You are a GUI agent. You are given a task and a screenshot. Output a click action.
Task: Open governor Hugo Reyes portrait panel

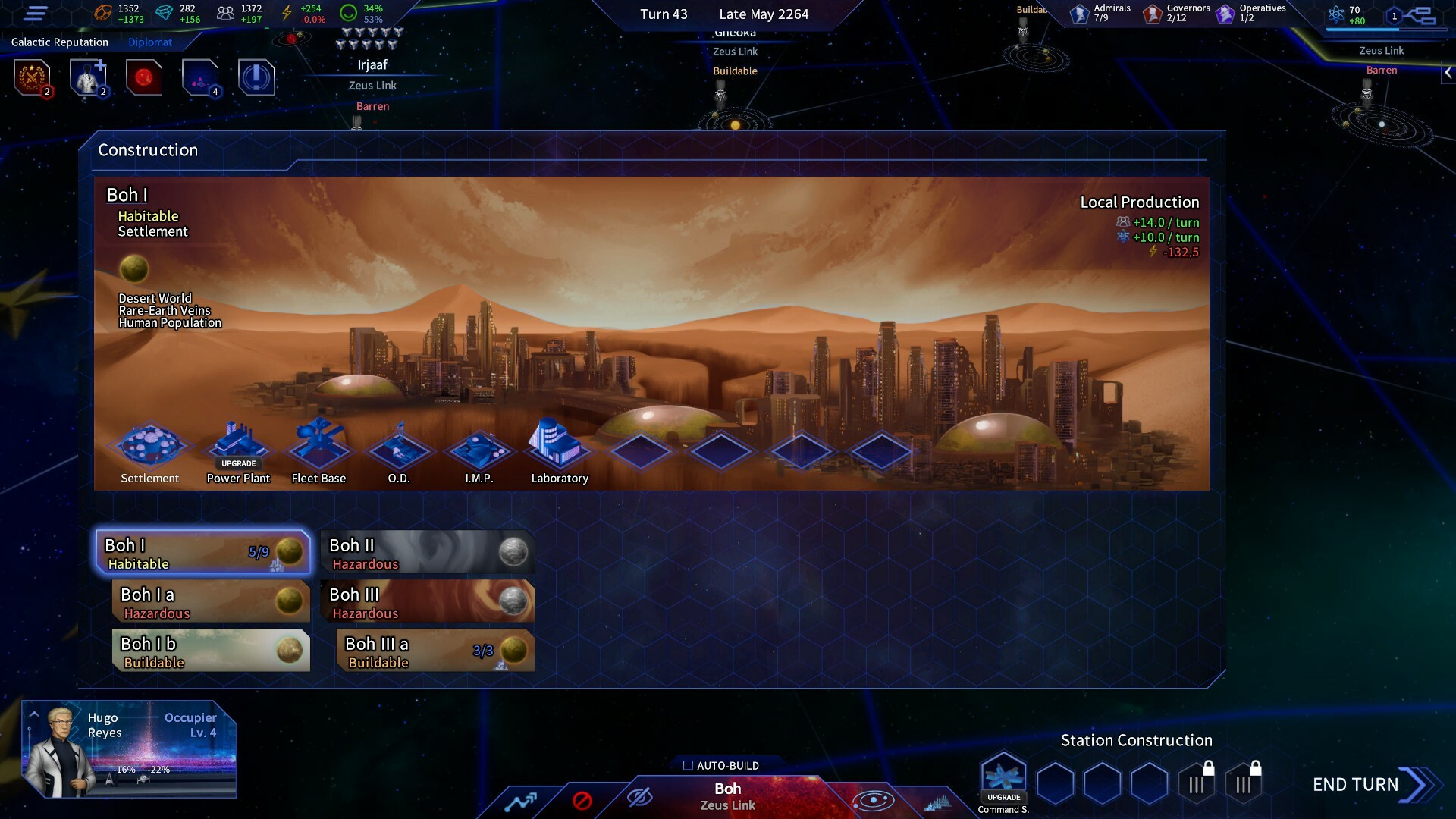tap(61, 750)
